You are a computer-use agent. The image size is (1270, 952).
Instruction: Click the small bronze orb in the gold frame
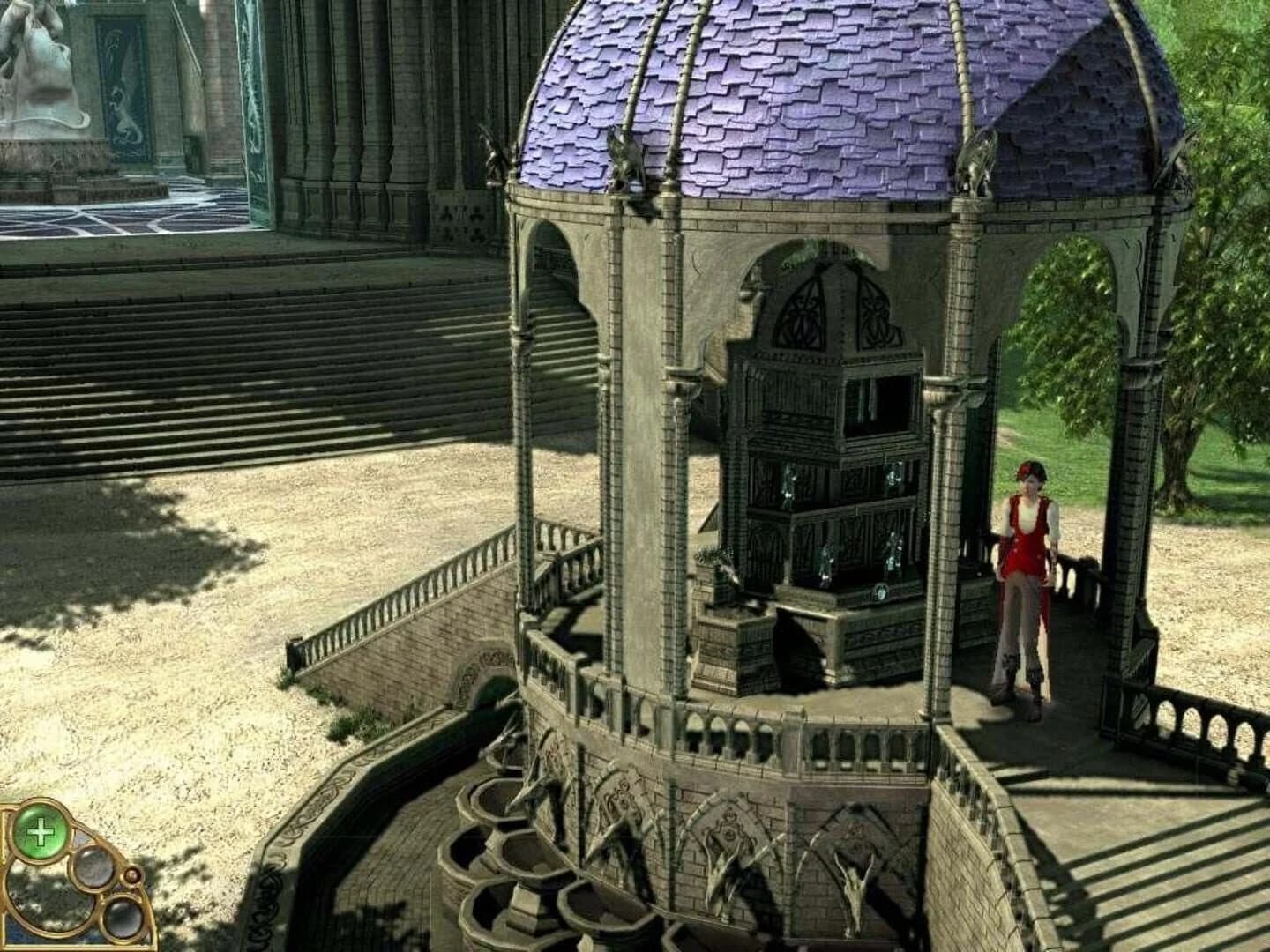[x=131, y=874]
